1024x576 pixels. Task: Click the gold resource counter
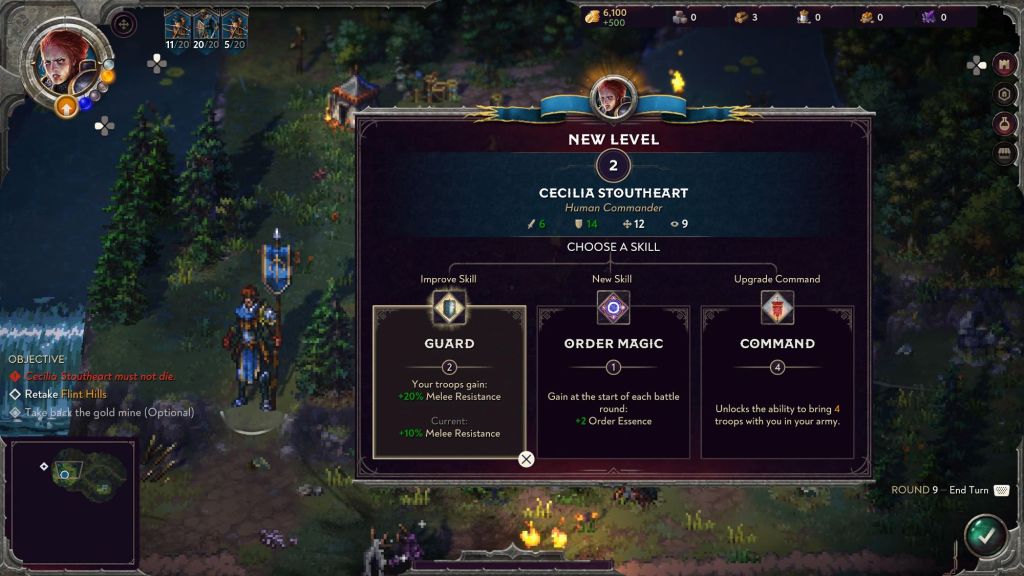click(608, 17)
